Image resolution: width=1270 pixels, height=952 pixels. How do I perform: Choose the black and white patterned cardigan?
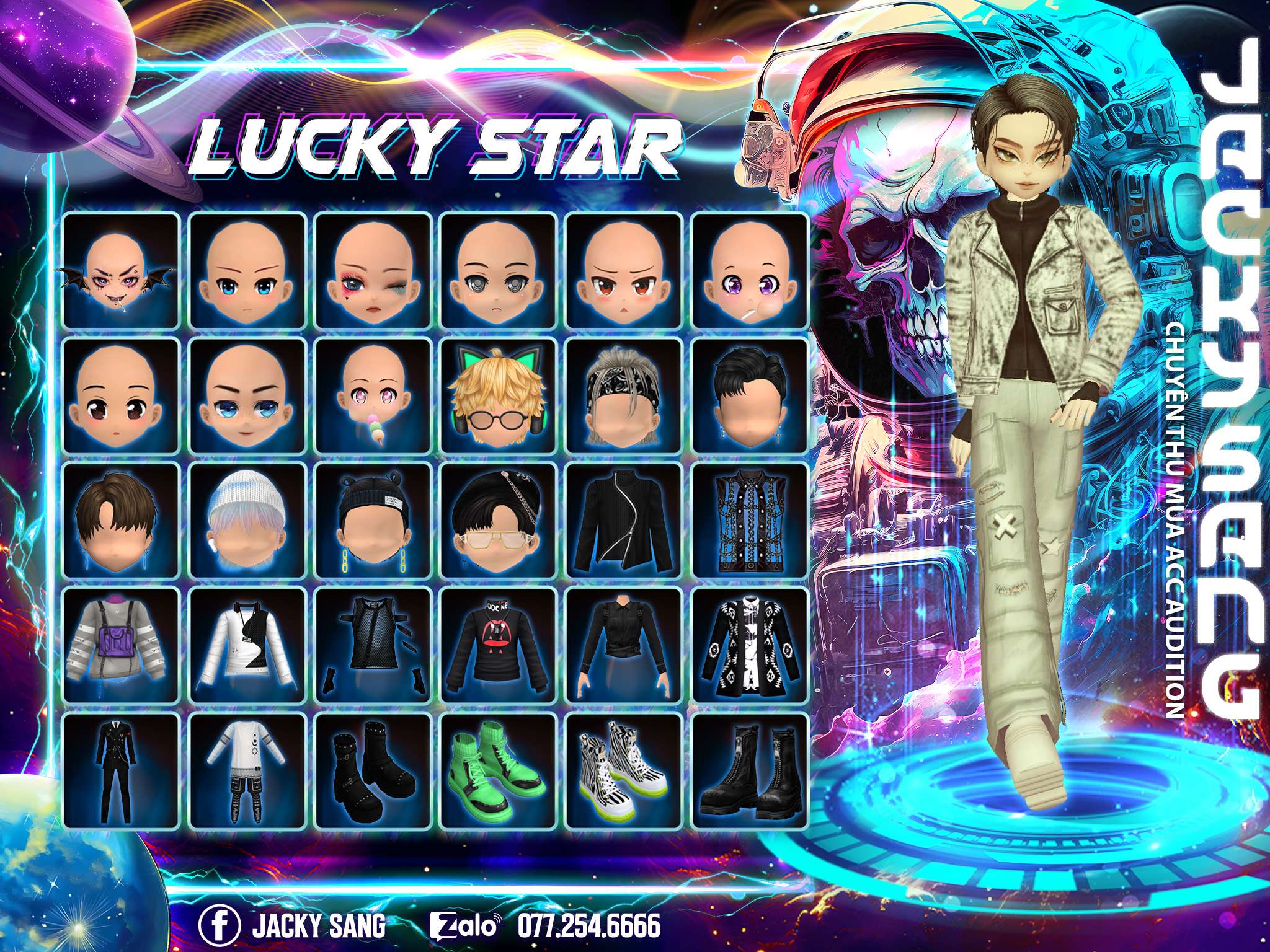click(x=749, y=648)
